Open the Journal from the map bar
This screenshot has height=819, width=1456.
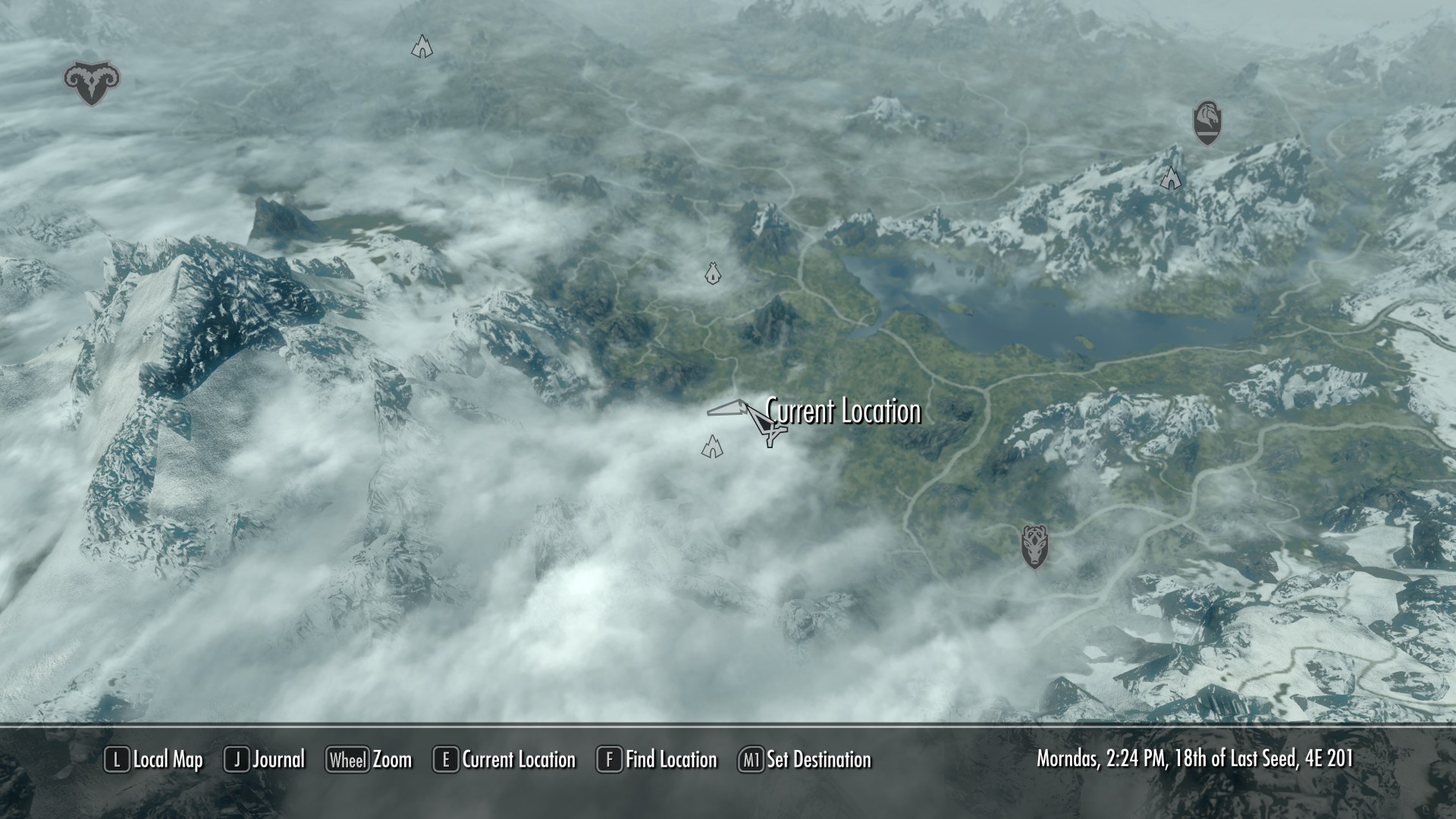tap(265, 760)
